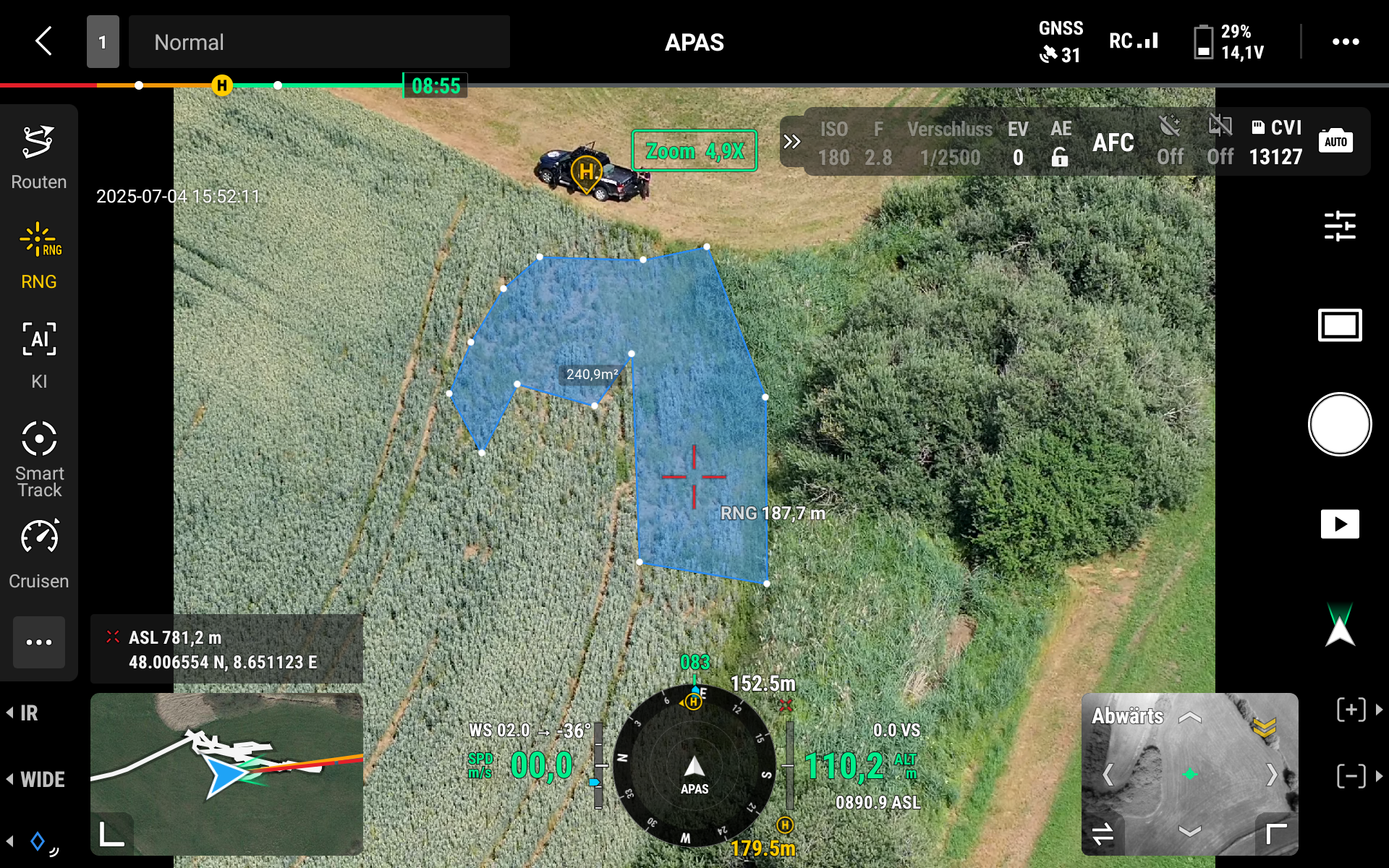Capture with the white shutter button

pos(1339,425)
